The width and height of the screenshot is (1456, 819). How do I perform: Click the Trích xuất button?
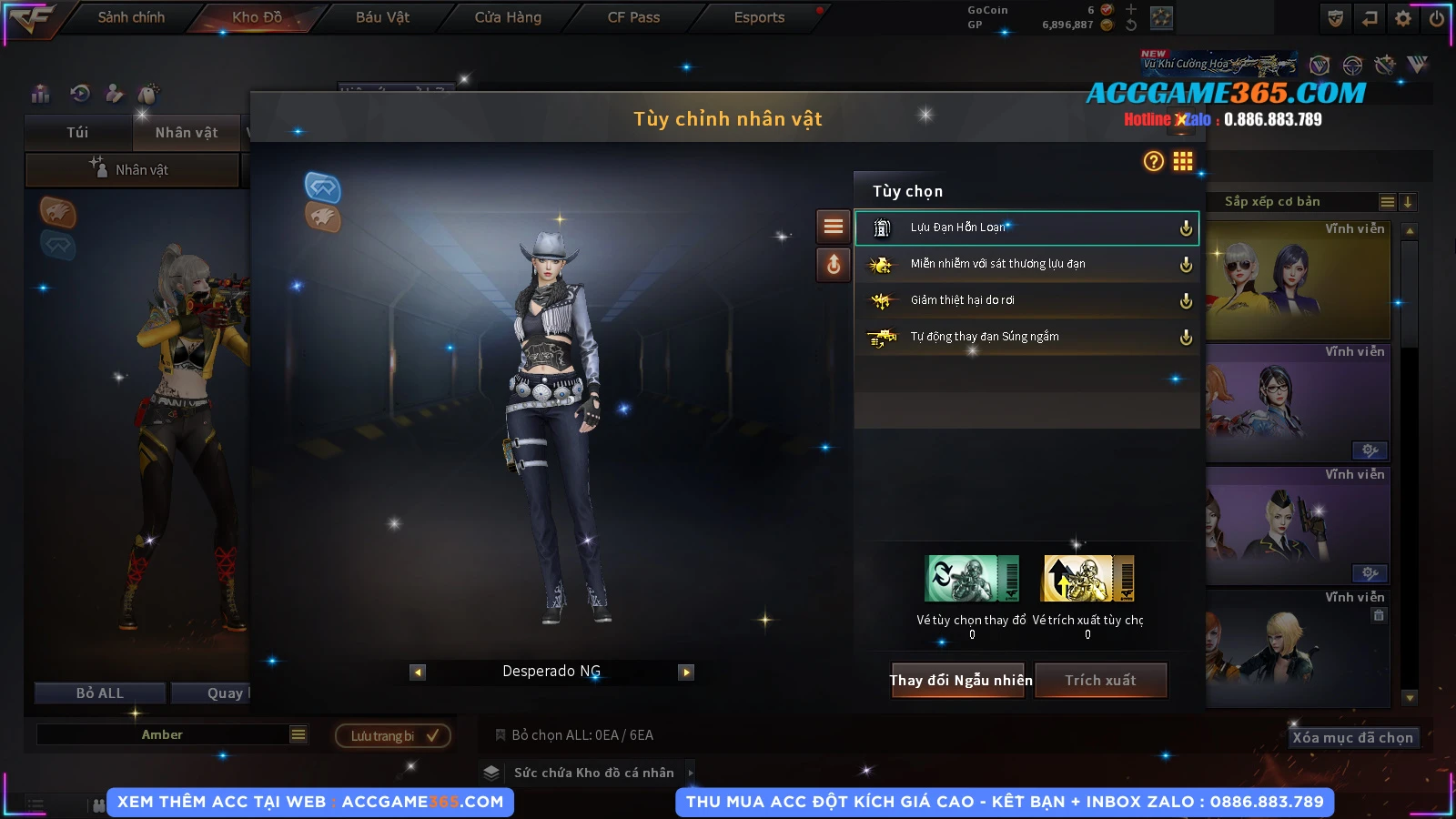1101,680
